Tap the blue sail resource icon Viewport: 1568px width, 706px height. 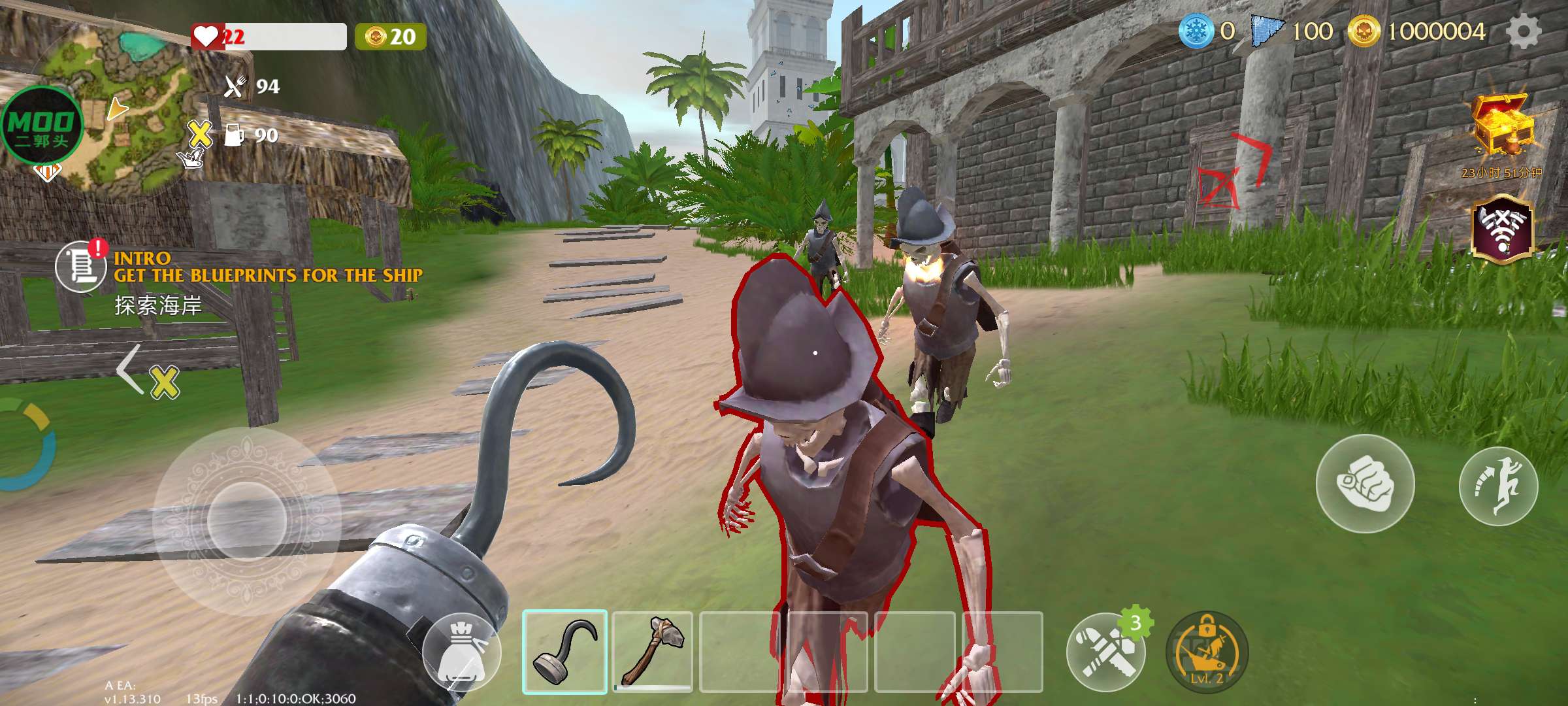point(1266,31)
